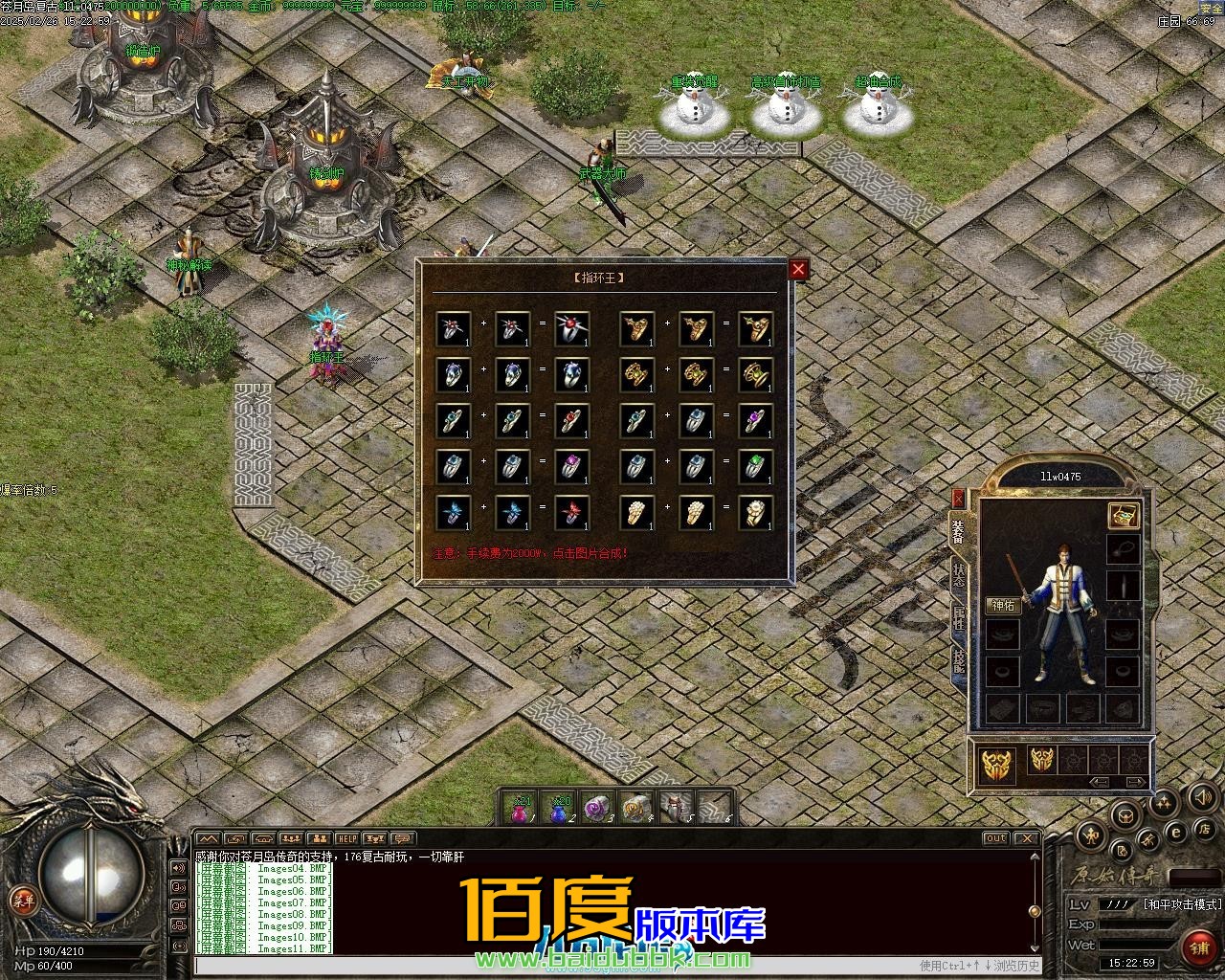
Task: Craft the gold pearl ring result
Action: [755, 512]
